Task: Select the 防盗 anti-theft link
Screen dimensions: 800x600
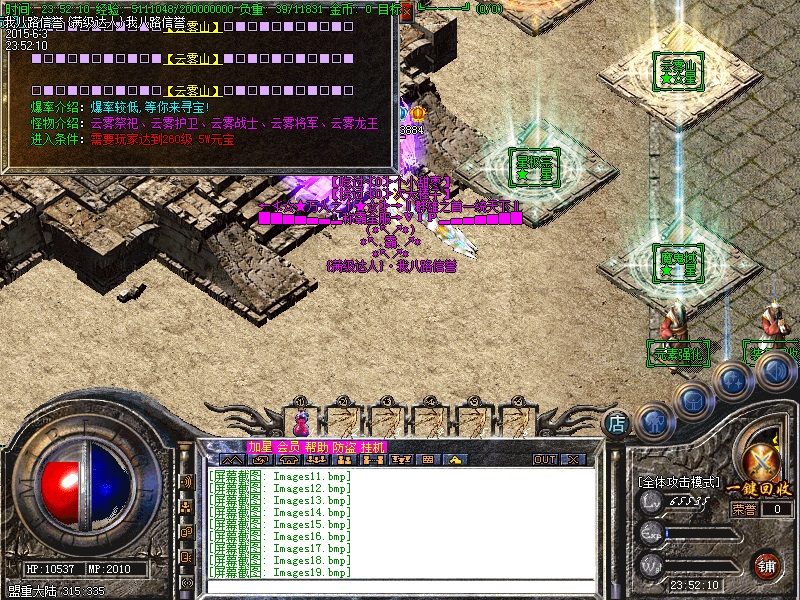Action: (x=344, y=446)
